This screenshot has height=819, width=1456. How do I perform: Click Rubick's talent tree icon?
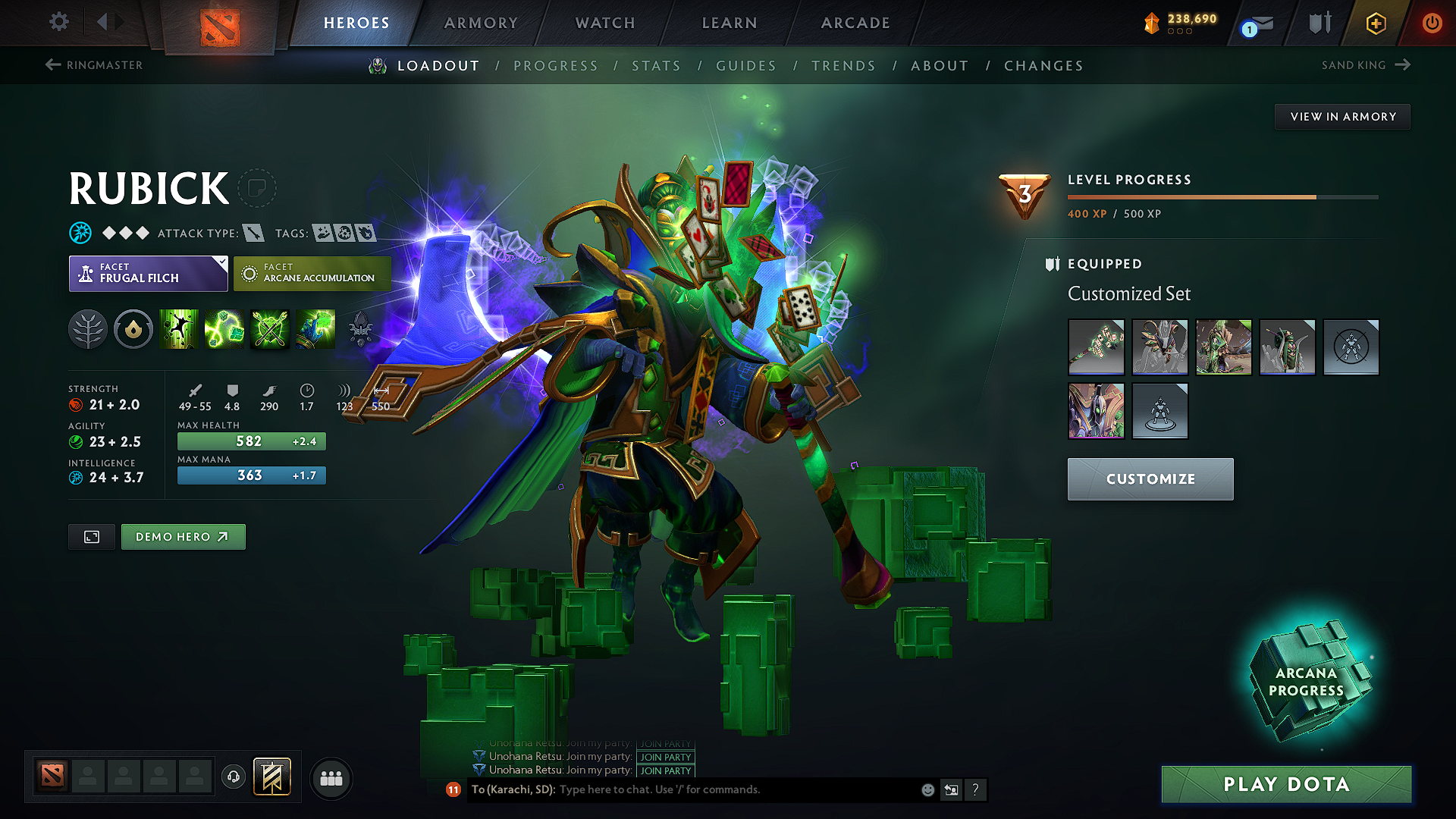pyautogui.click(x=88, y=329)
